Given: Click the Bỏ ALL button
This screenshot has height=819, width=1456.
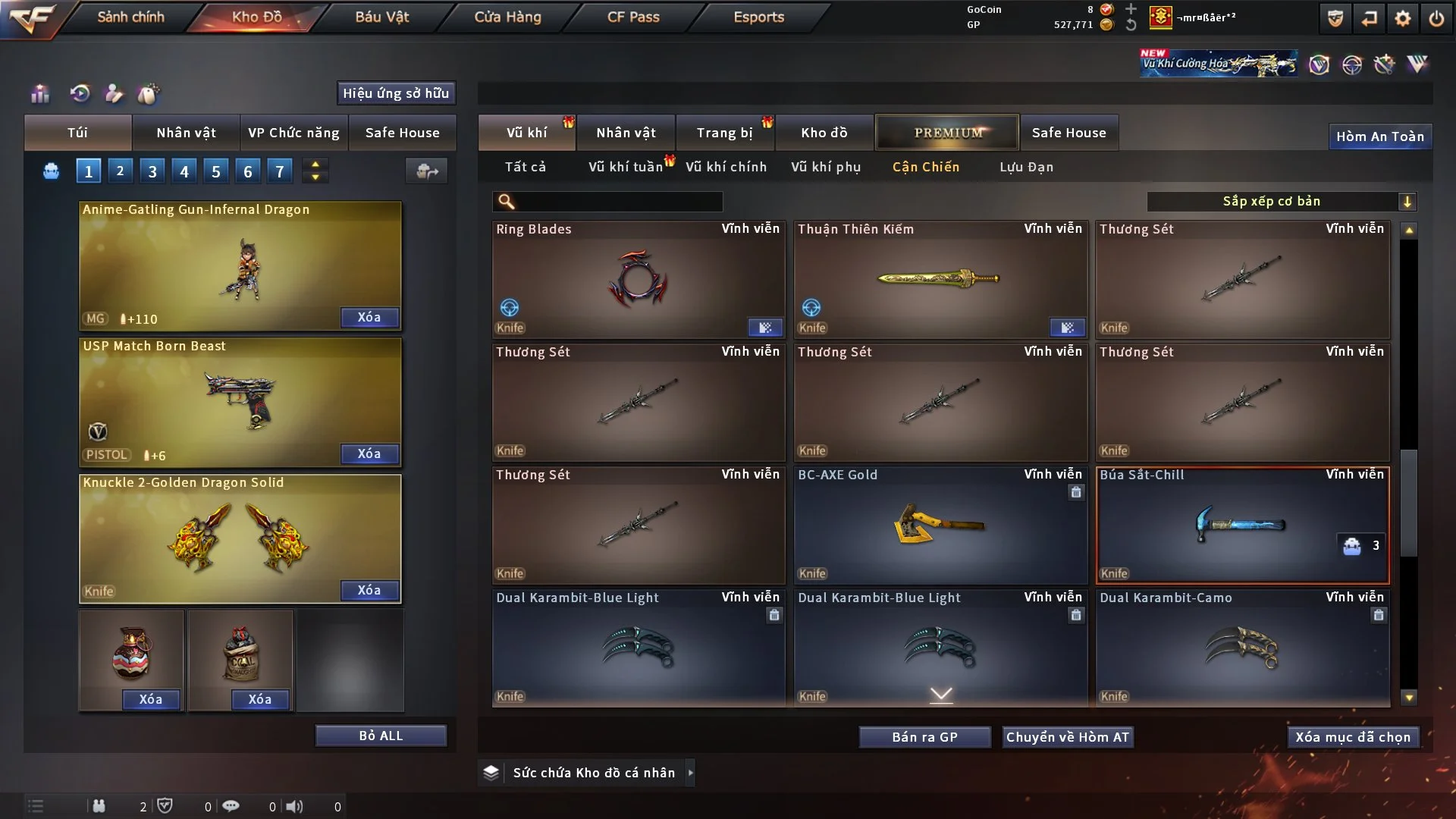Looking at the screenshot, I should [381, 736].
